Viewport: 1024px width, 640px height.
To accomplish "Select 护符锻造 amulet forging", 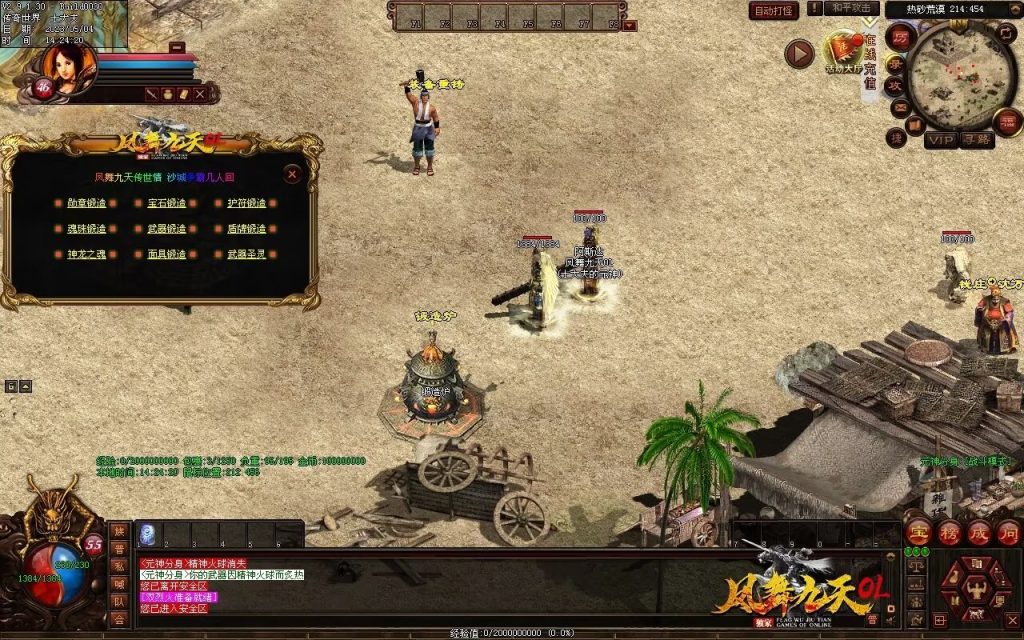I will 246,203.
